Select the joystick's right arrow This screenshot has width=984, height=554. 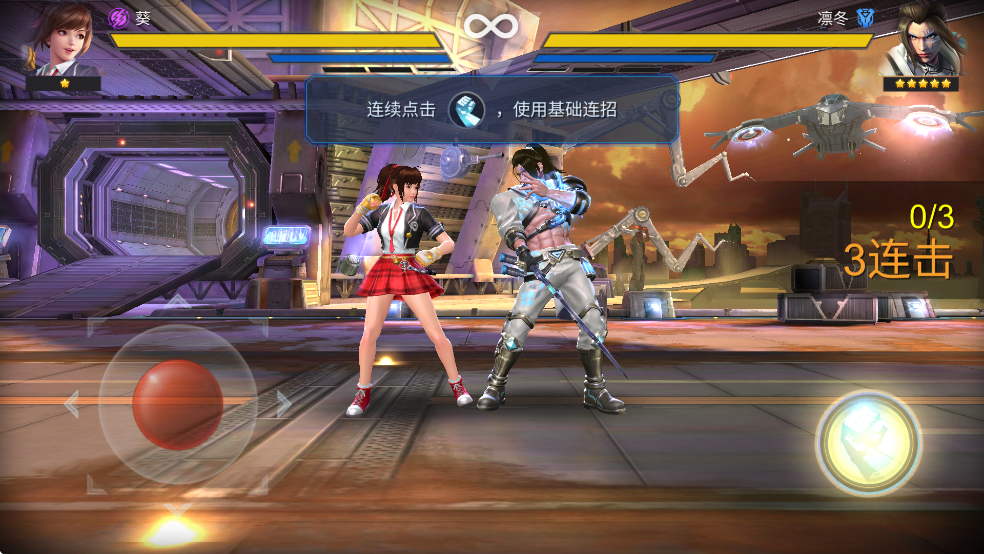pyautogui.click(x=284, y=404)
